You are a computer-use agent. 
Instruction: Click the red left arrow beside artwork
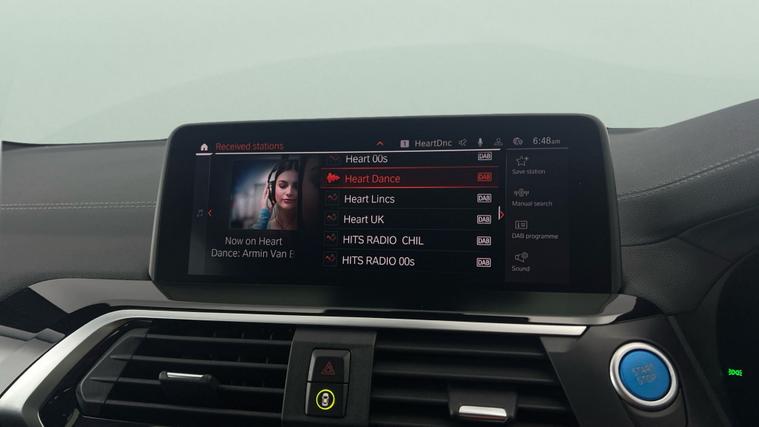pyautogui.click(x=210, y=213)
